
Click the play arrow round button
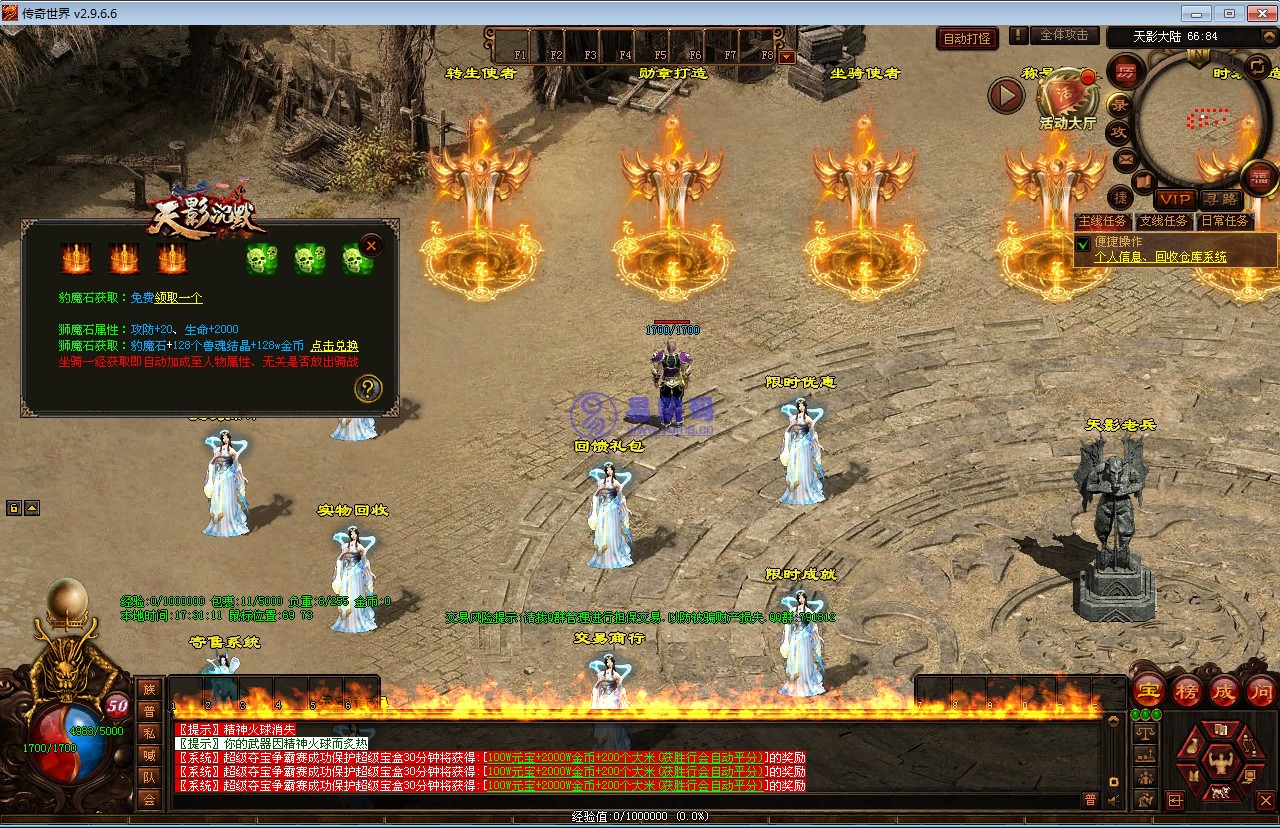click(x=1006, y=96)
